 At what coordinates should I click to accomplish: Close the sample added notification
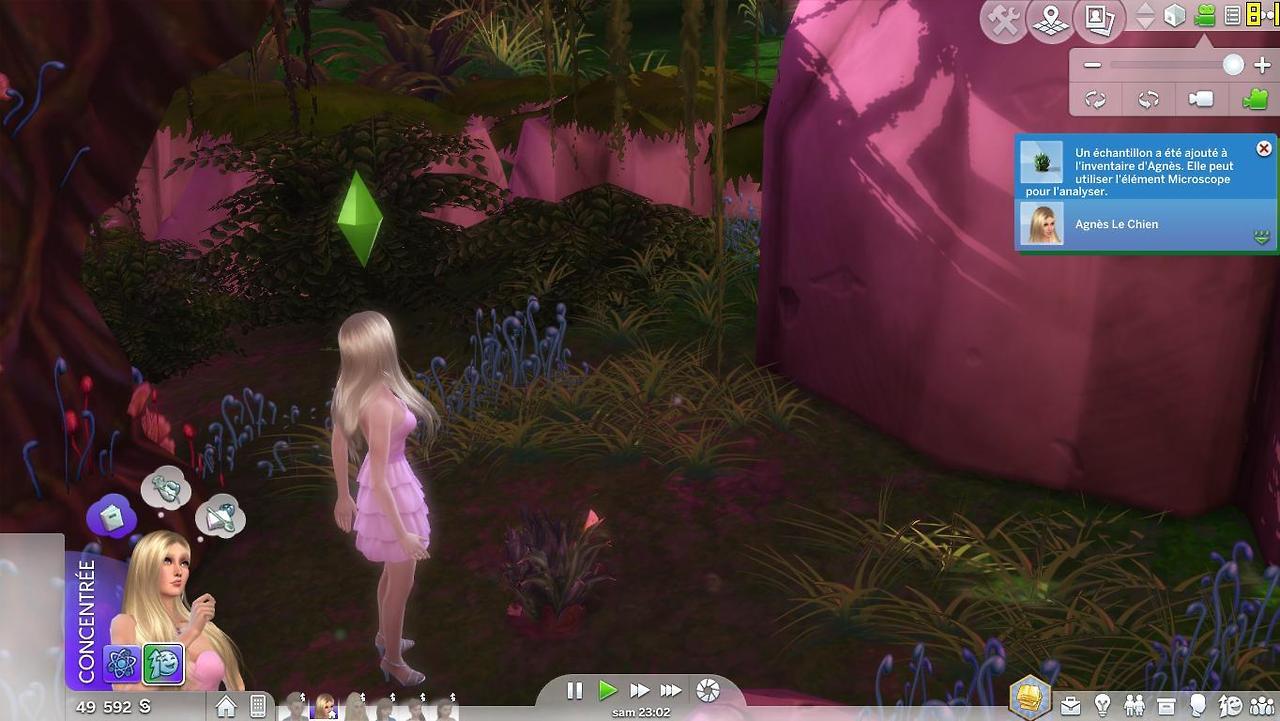point(1264,149)
